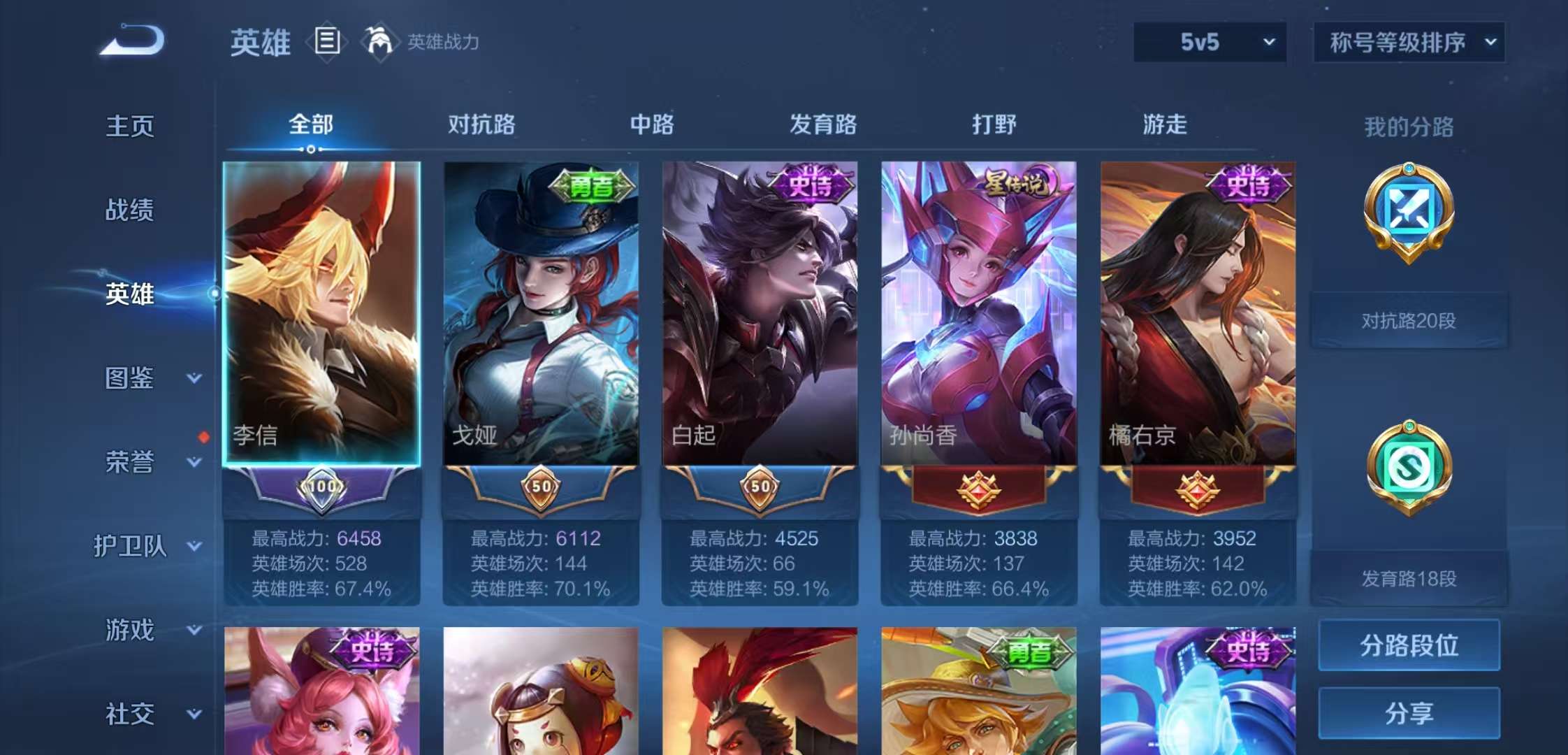The height and width of the screenshot is (755, 1568).
Task: Open the 称号等级排序 sorting dropdown
Action: (x=1410, y=42)
